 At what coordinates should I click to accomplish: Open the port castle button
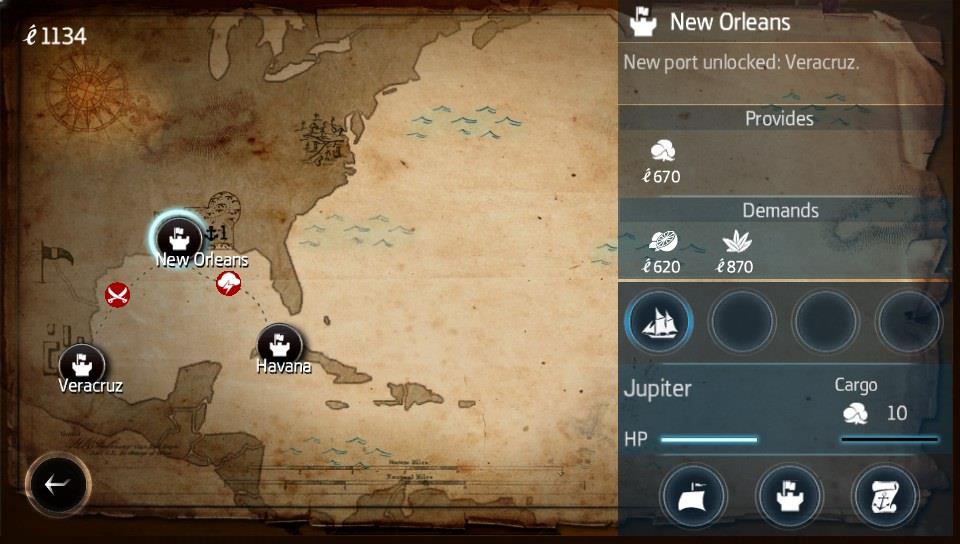(788, 496)
